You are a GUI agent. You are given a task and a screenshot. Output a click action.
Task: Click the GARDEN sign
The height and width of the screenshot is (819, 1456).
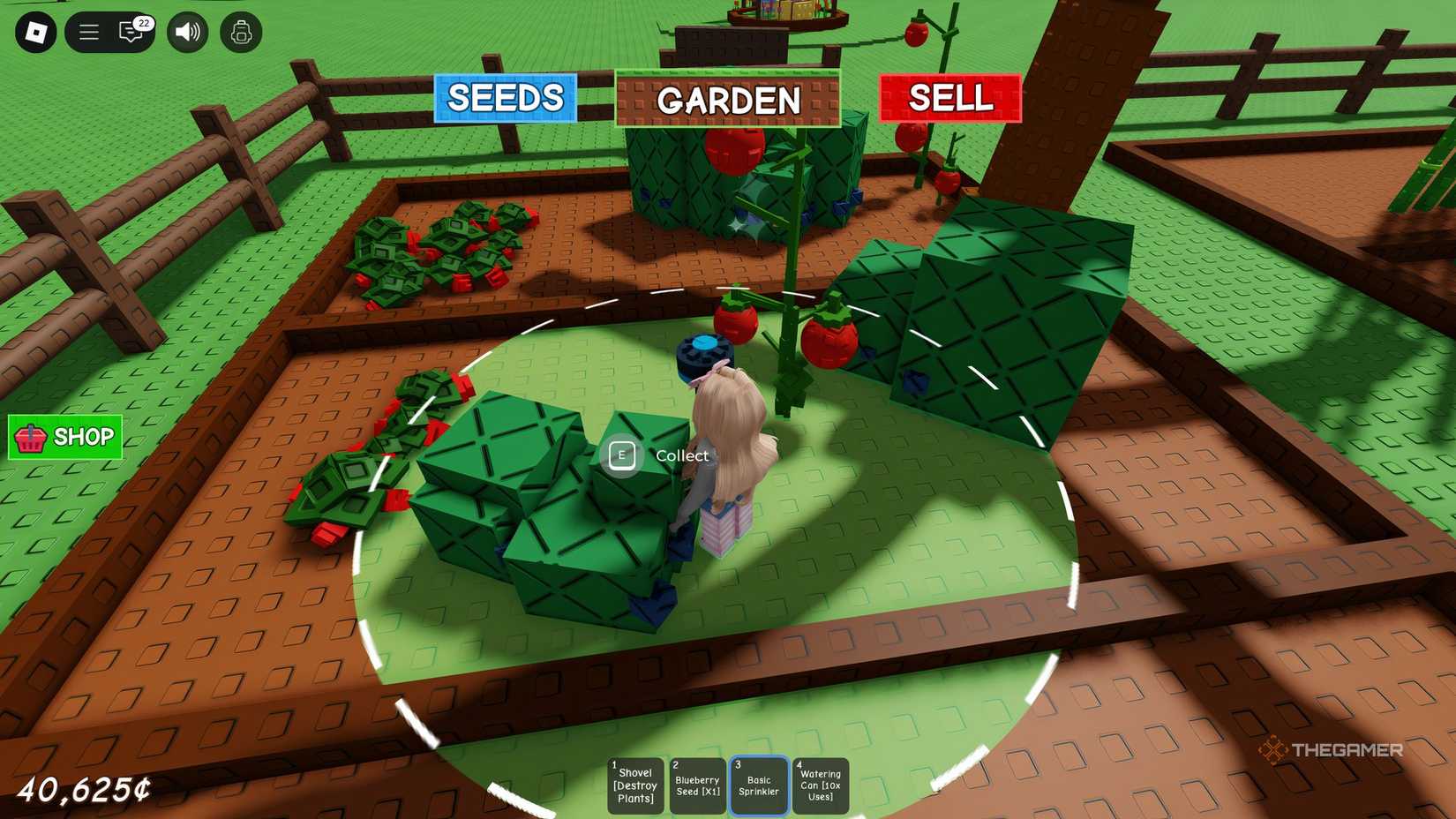[x=728, y=100]
